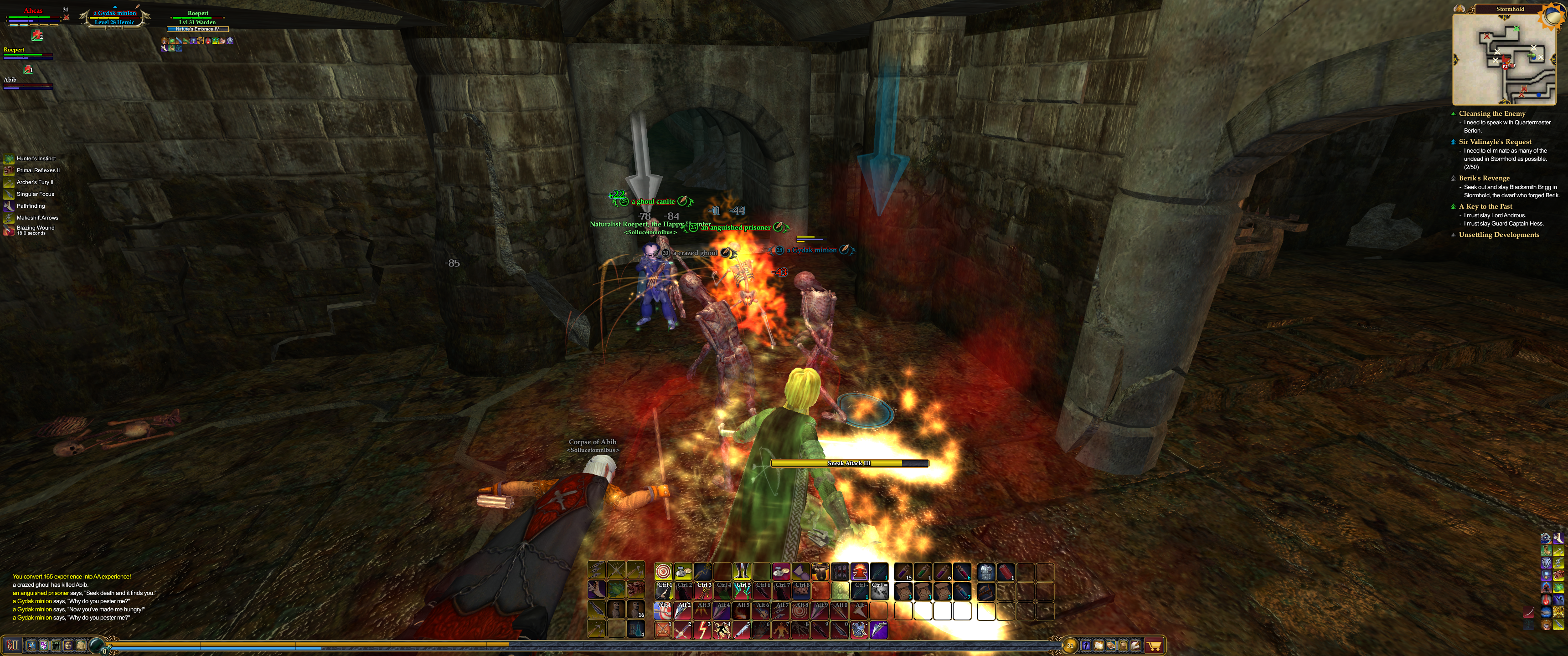The width and height of the screenshot is (1568, 656).
Task: Select the A Key to the Past quest
Action: [x=1485, y=206]
